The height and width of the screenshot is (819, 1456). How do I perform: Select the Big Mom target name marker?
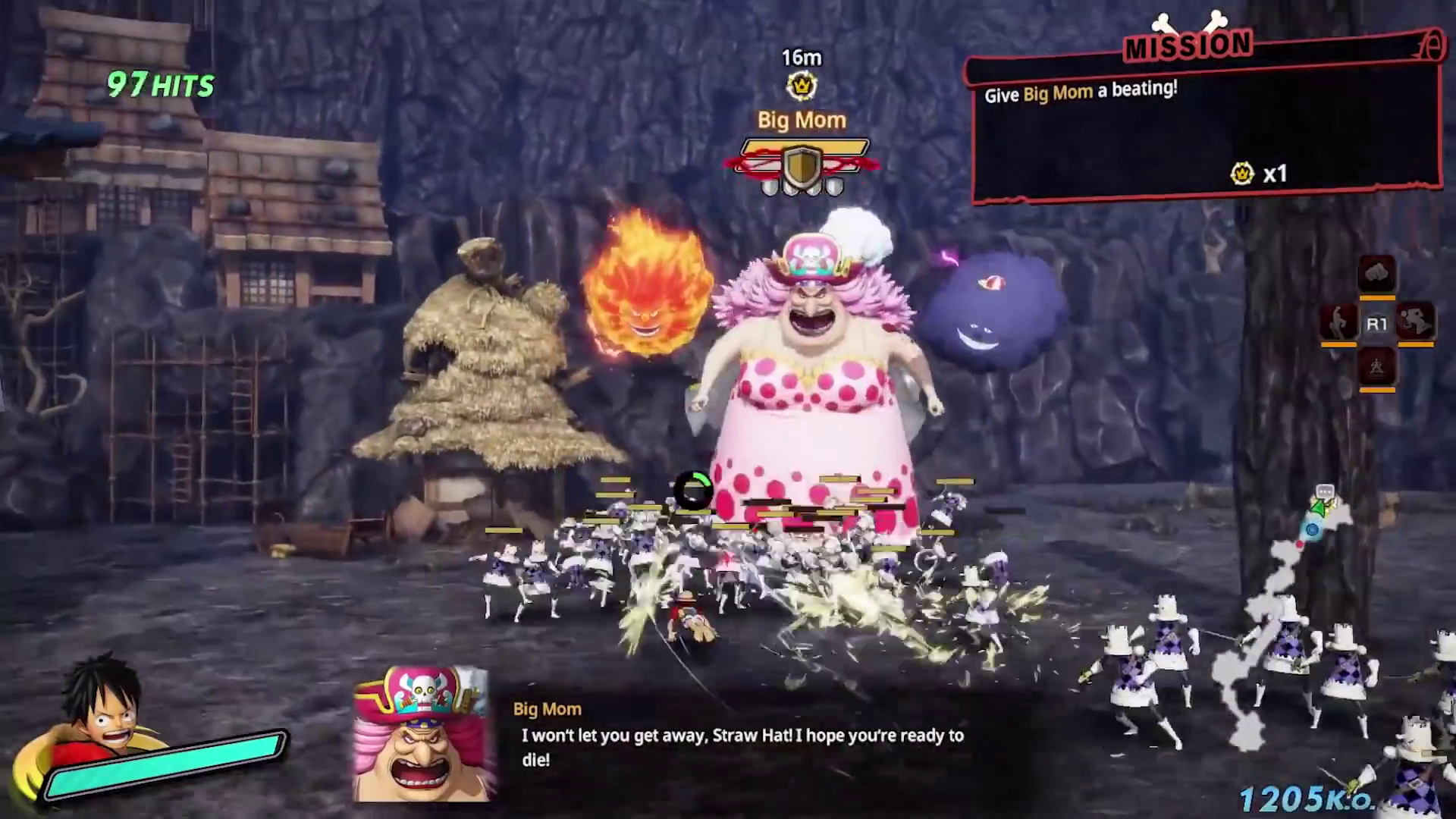coord(802,120)
